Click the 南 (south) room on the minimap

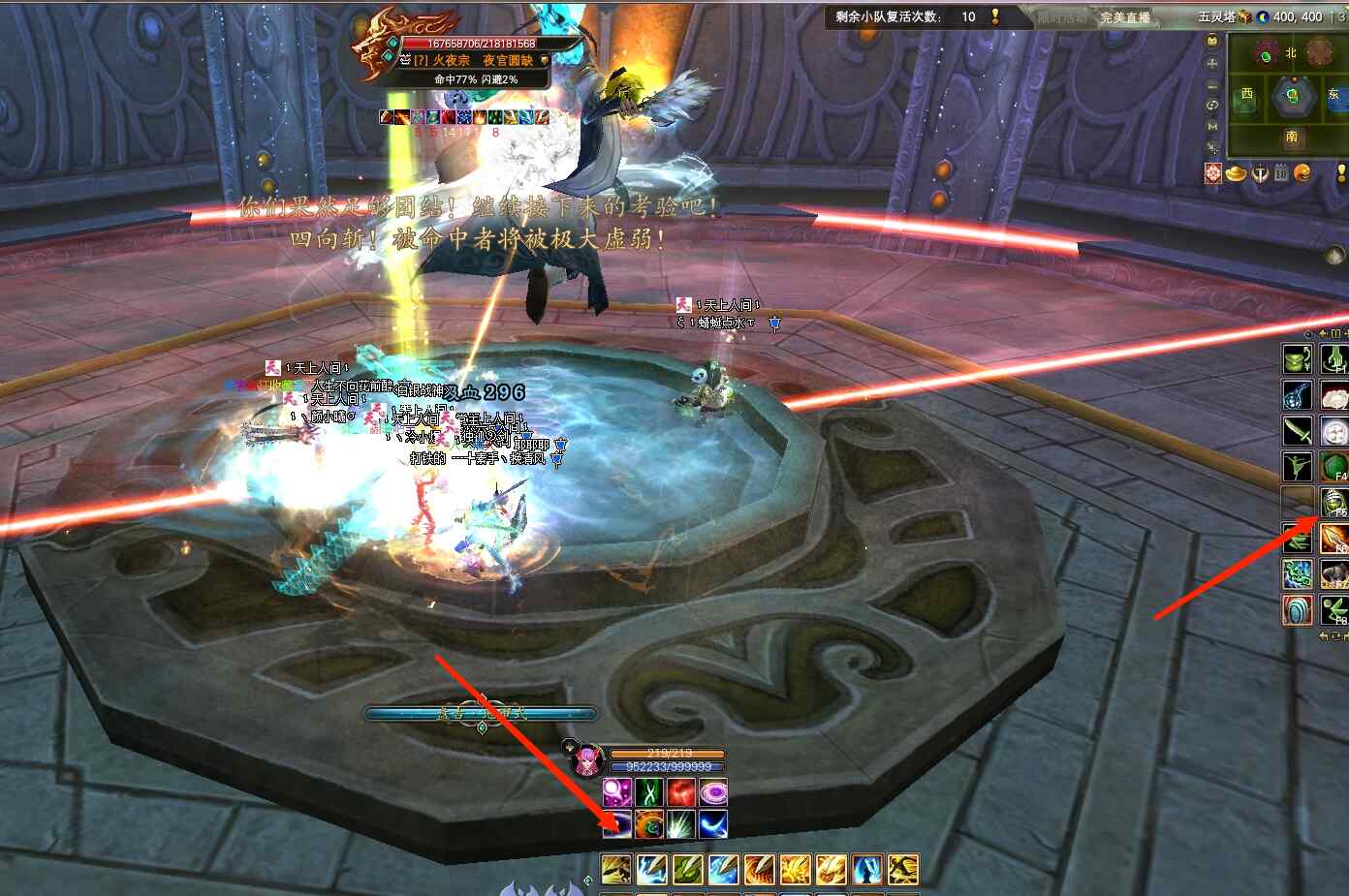pyautogui.click(x=1292, y=138)
